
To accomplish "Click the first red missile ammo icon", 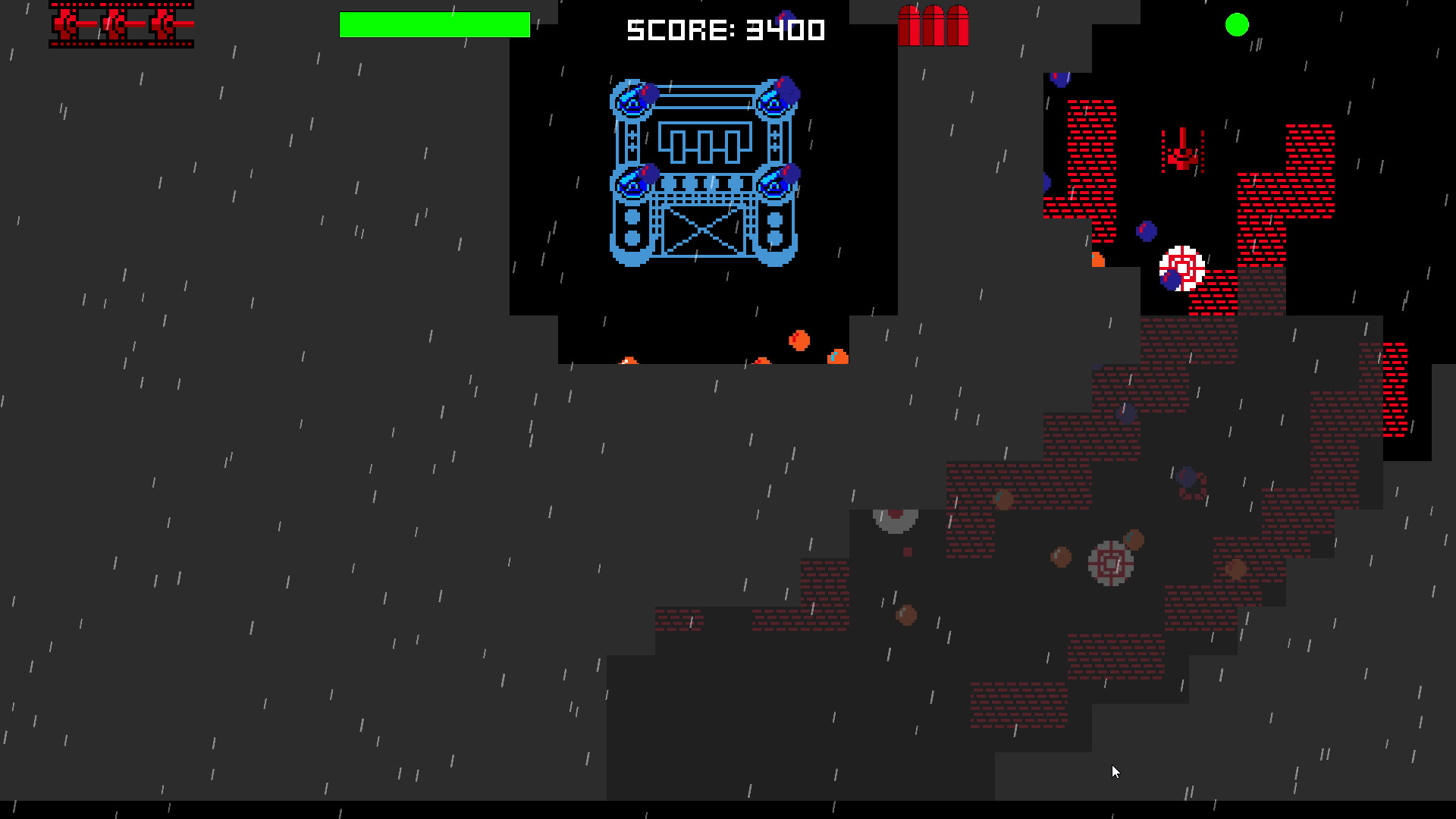I will point(910,24).
